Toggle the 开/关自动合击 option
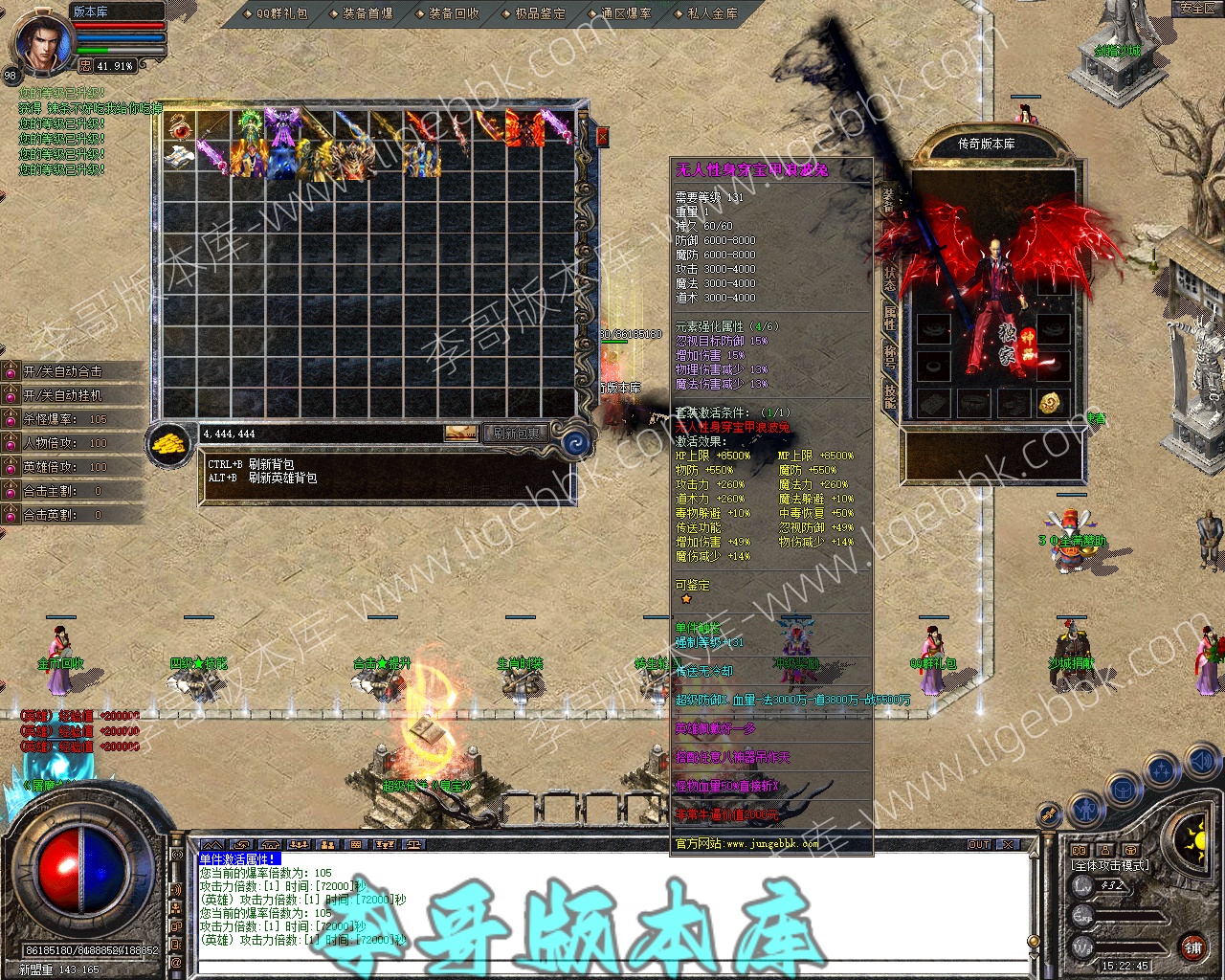Image resolution: width=1225 pixels, height=980 pixels. 63,371
